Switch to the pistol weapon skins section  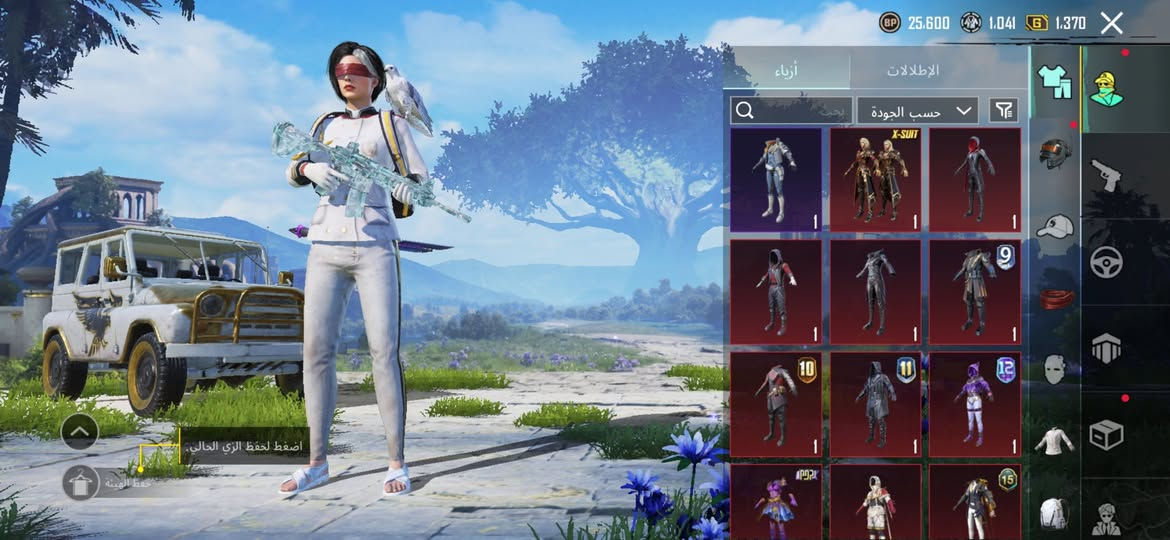(x=1106, y=174)
